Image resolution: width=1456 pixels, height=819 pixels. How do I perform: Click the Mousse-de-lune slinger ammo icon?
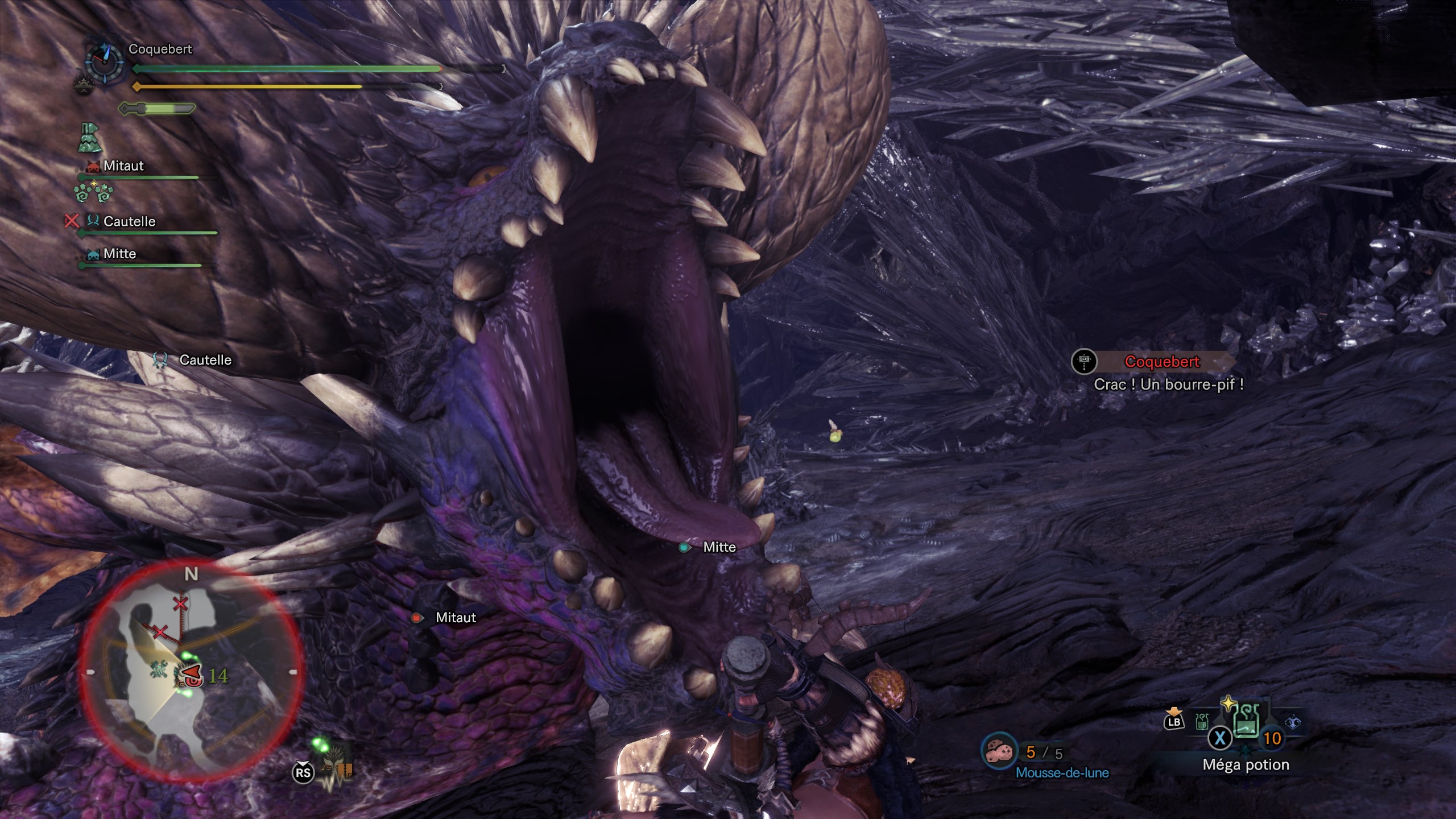coord(999,751)
